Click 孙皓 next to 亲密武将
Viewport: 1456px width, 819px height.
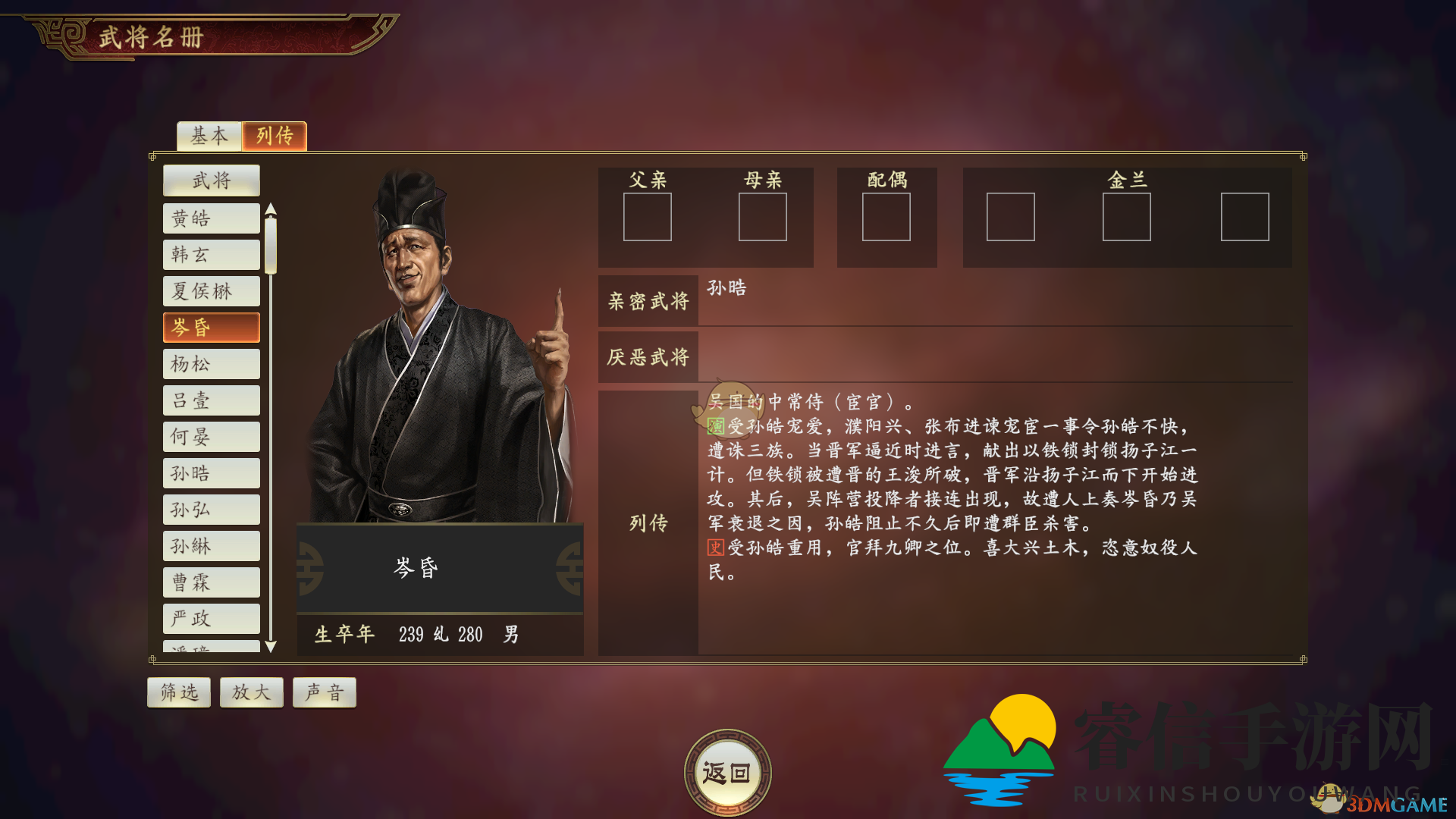[726, 288]
